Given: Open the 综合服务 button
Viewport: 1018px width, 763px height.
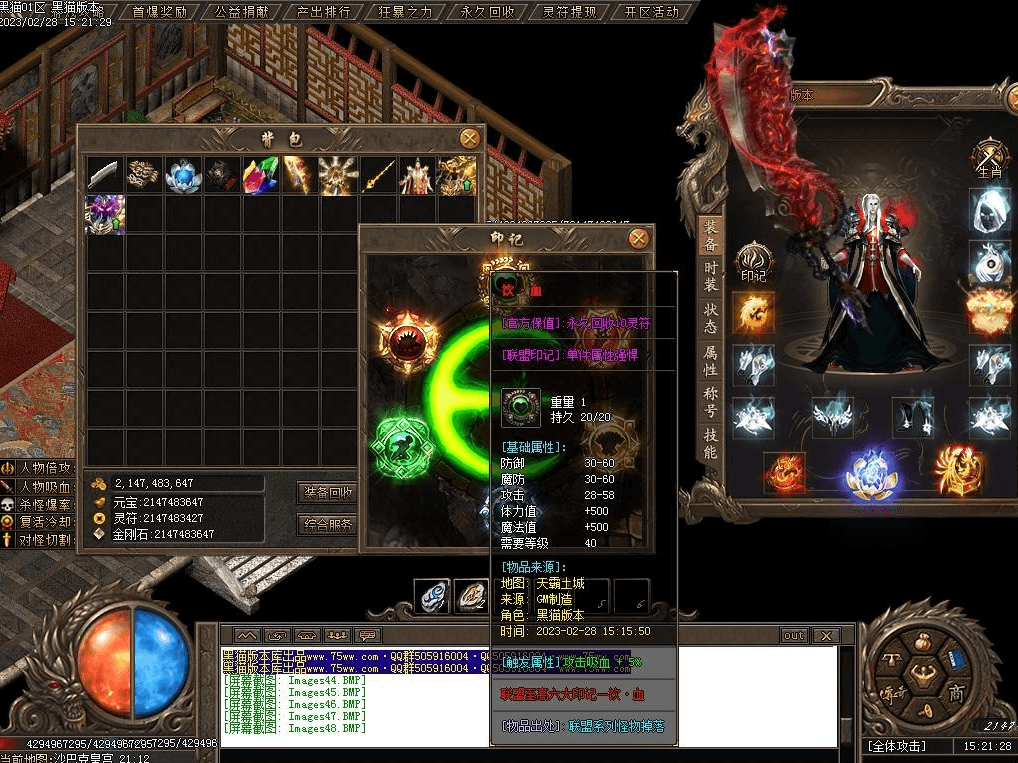Looking at the screenshot, I should tap(328, 524).
